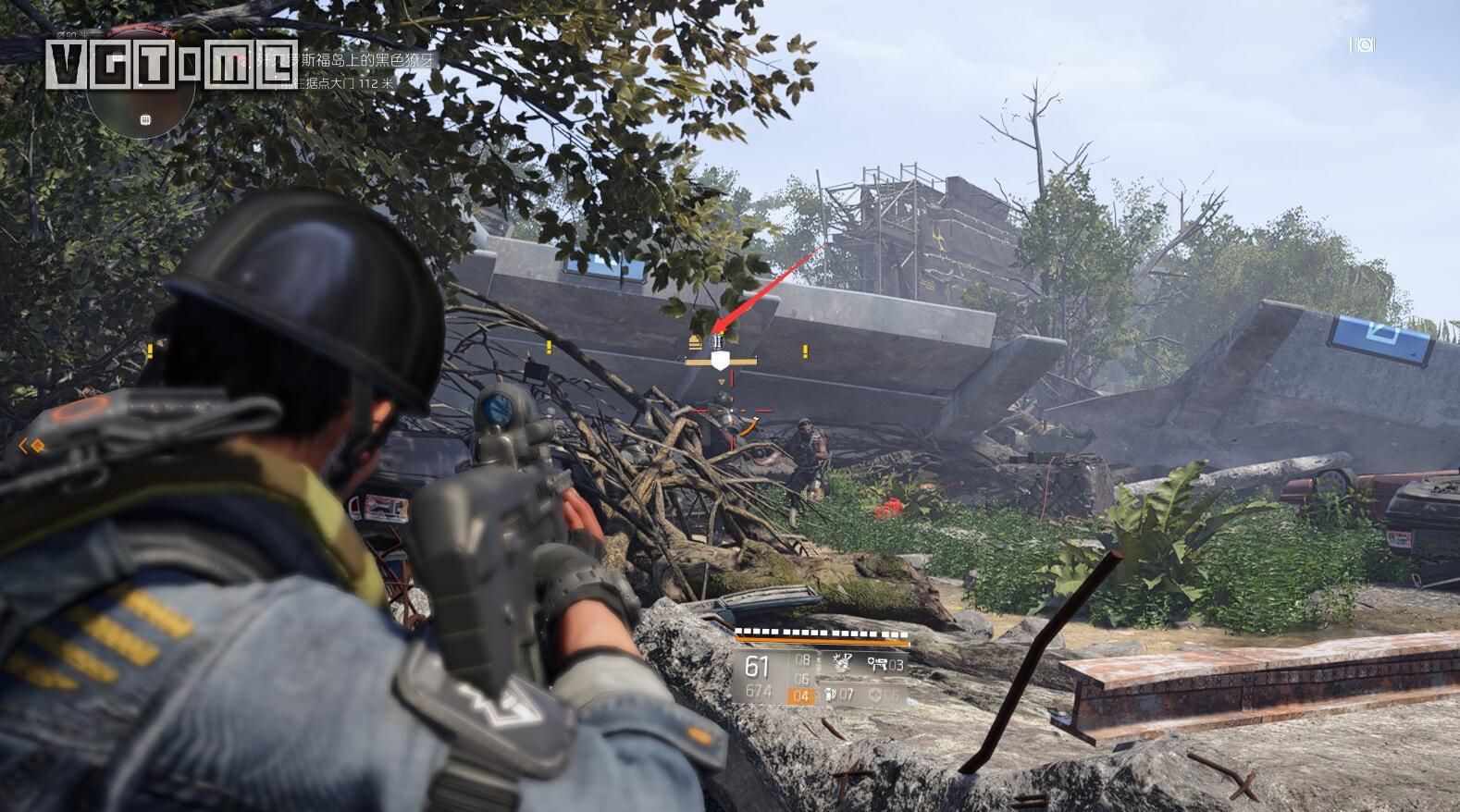The width and height of the screenshot is (1460, 812).
Task: Select the targeted enemy's shield marker
Action: (721, 360)
